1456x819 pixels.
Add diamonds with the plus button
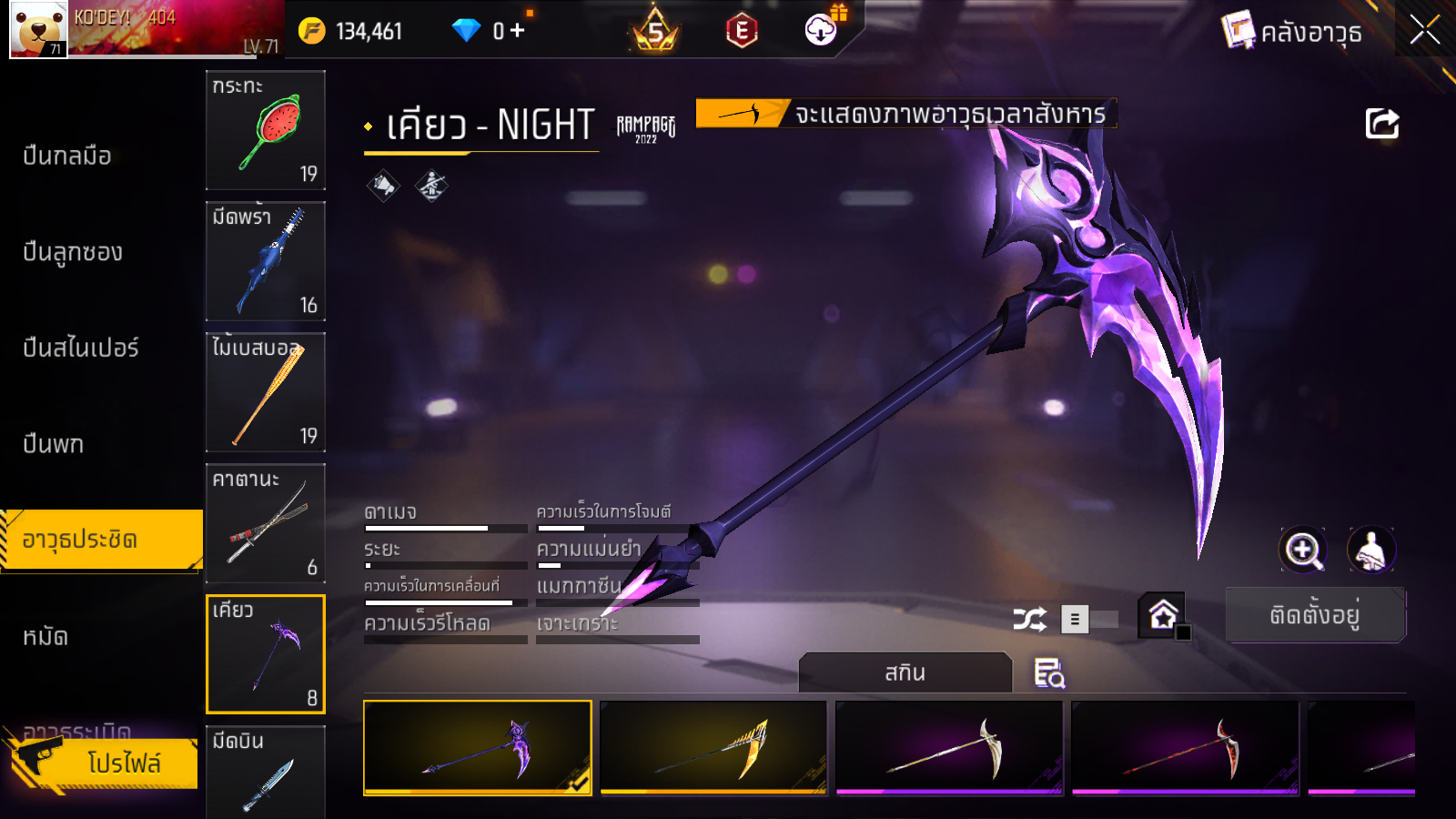(x=518, y=31)
